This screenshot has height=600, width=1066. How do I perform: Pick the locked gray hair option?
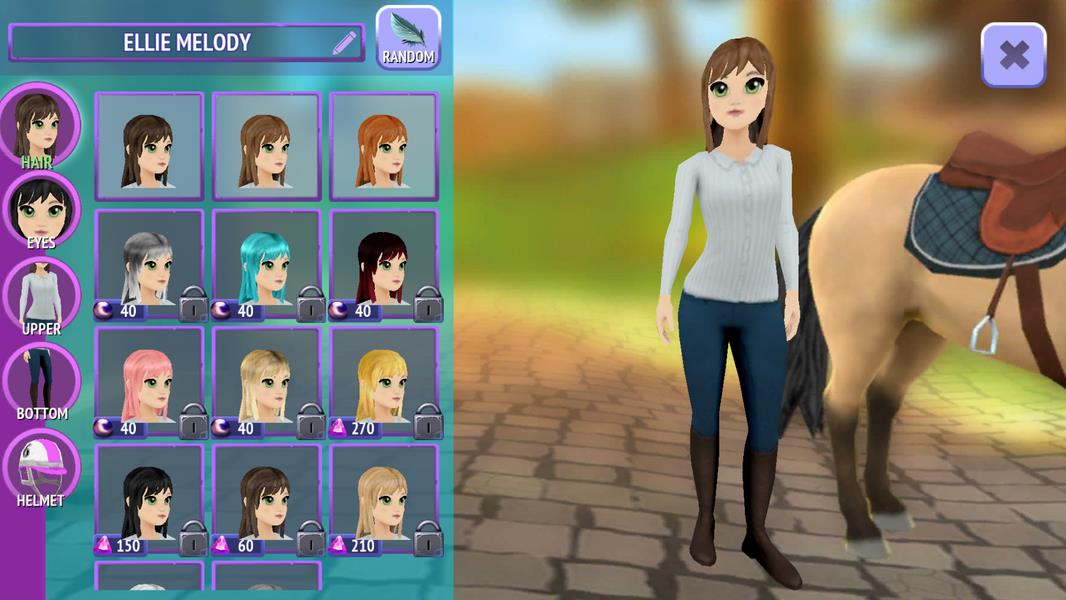coord(149,264)
